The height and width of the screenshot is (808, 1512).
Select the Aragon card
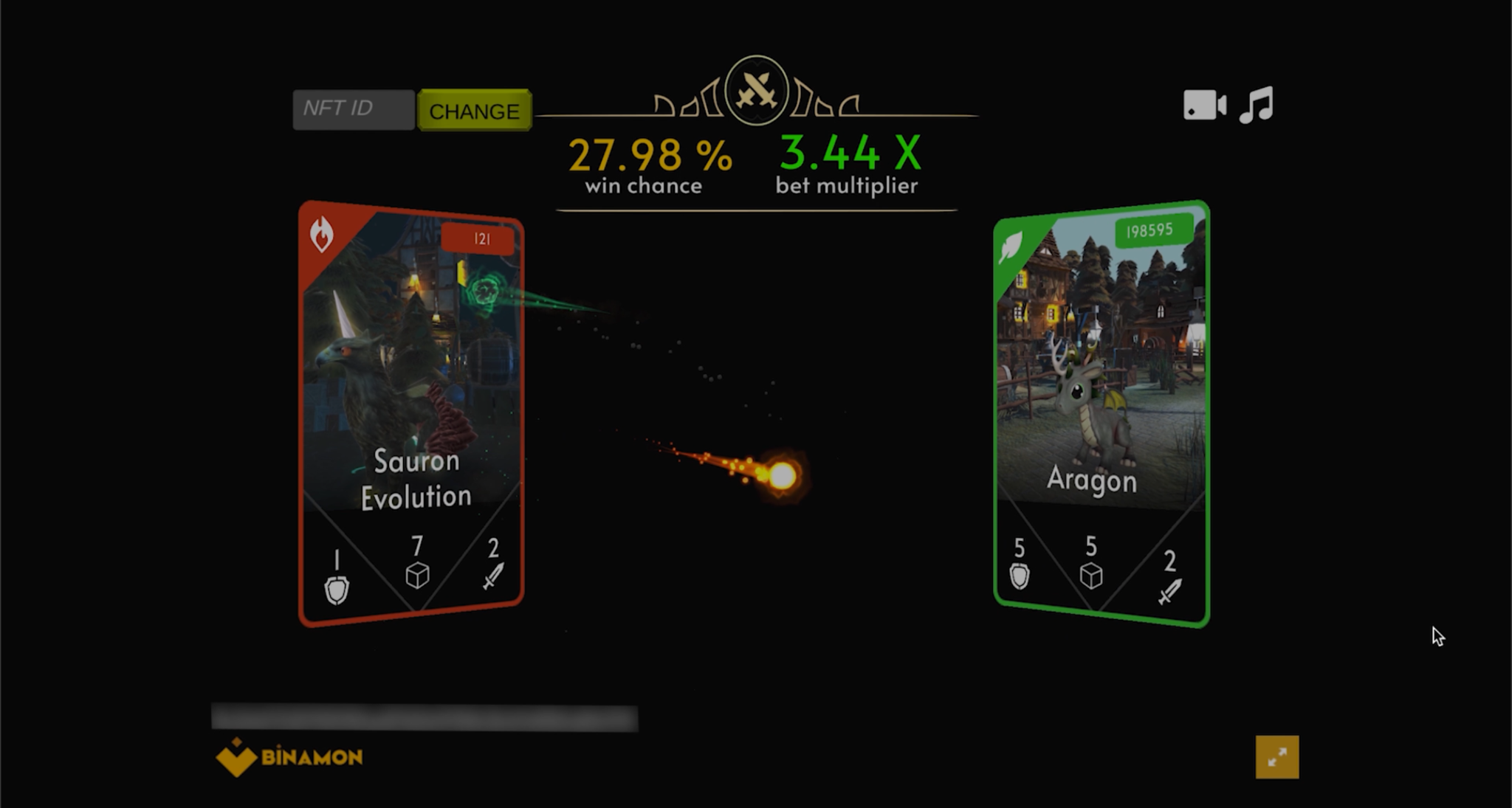1101,413
